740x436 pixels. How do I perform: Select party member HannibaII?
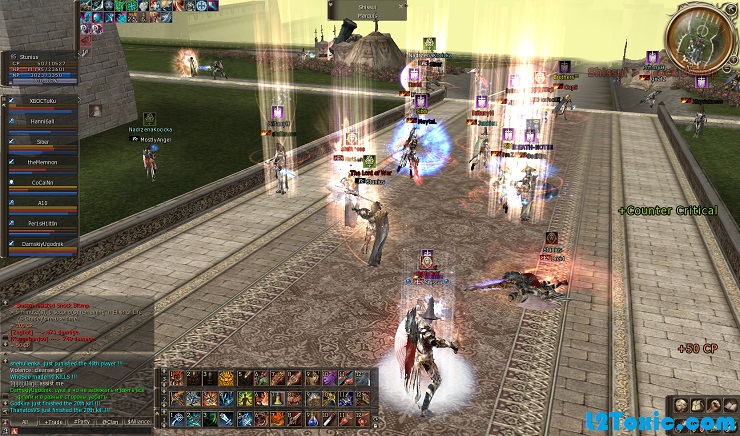click(40, 122)
